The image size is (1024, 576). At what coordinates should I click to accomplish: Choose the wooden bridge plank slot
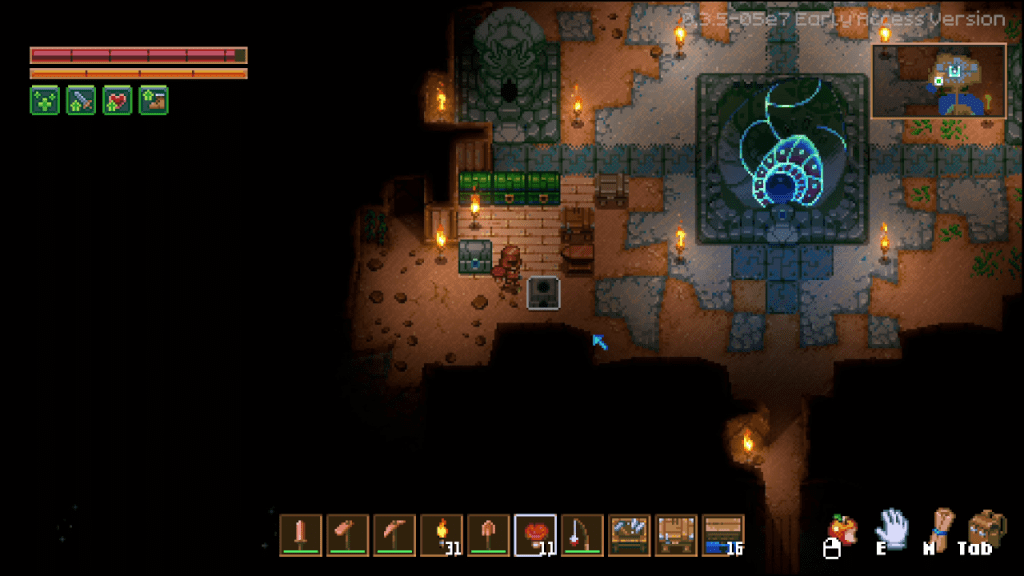(723, 534)
